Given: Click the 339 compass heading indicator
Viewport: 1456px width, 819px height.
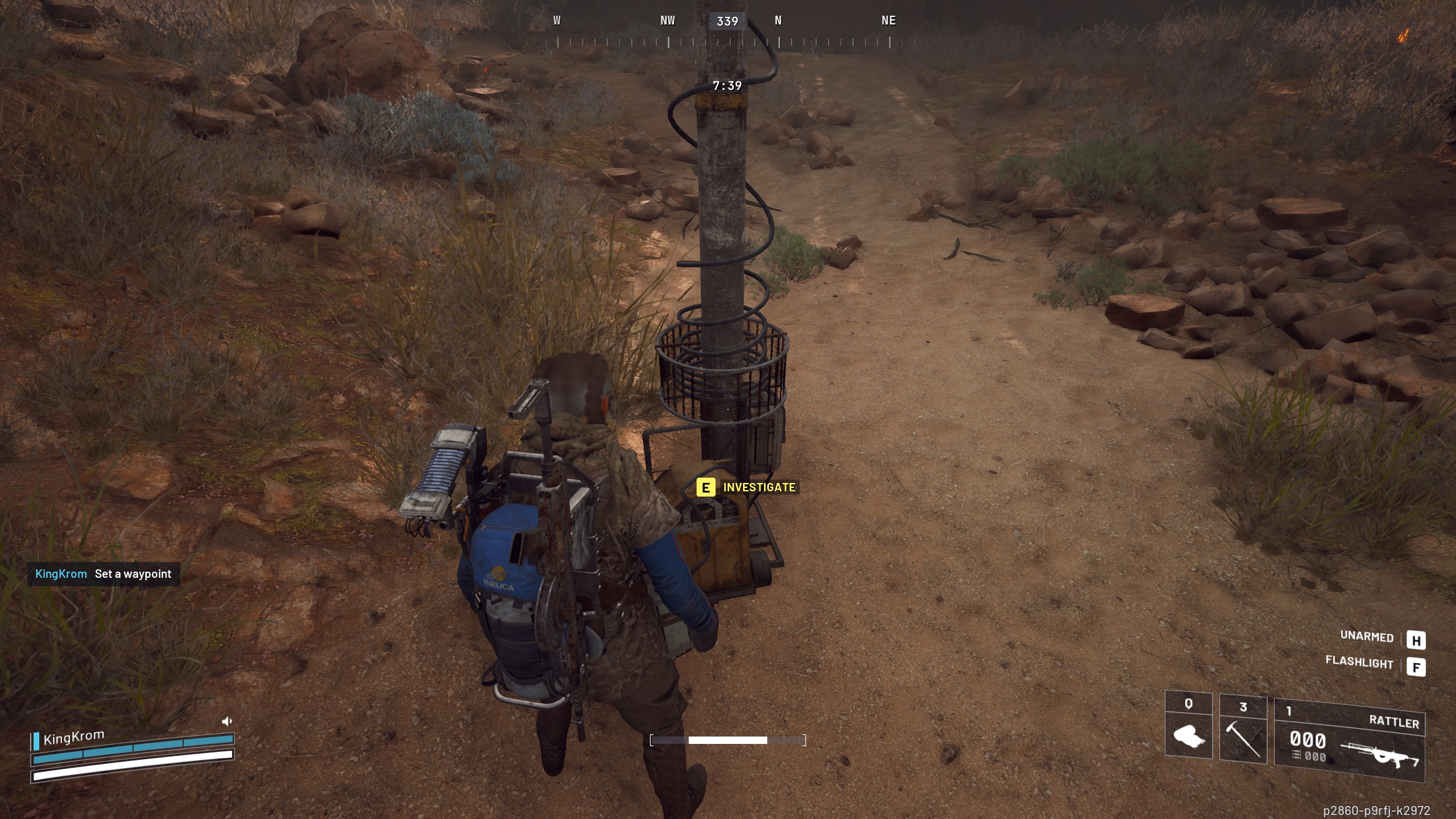Looking at the screenshot, I should pyautogui.click(x=729, y=21).
